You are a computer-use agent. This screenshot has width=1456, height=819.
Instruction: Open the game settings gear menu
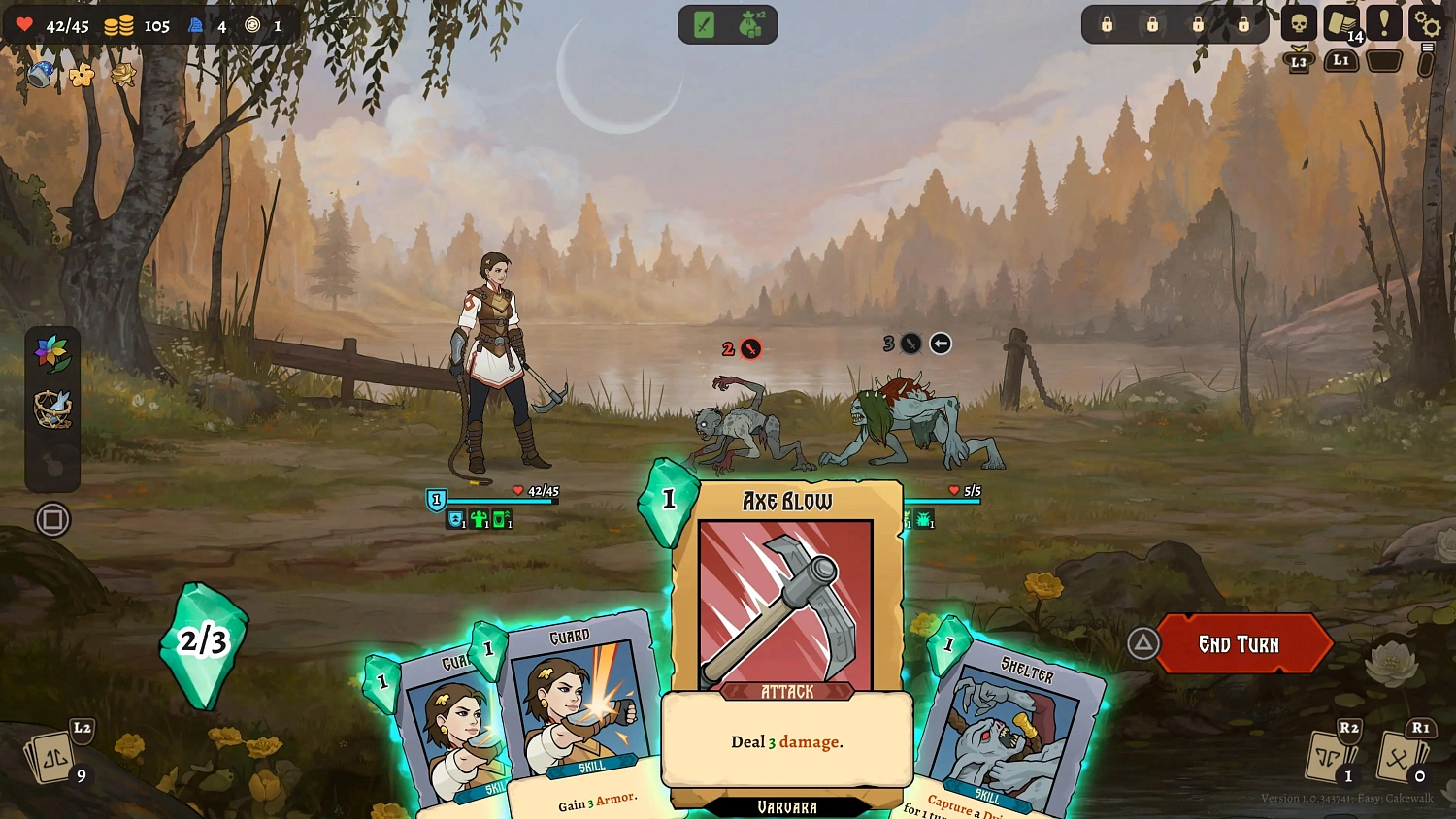[x=1426, y=24]
